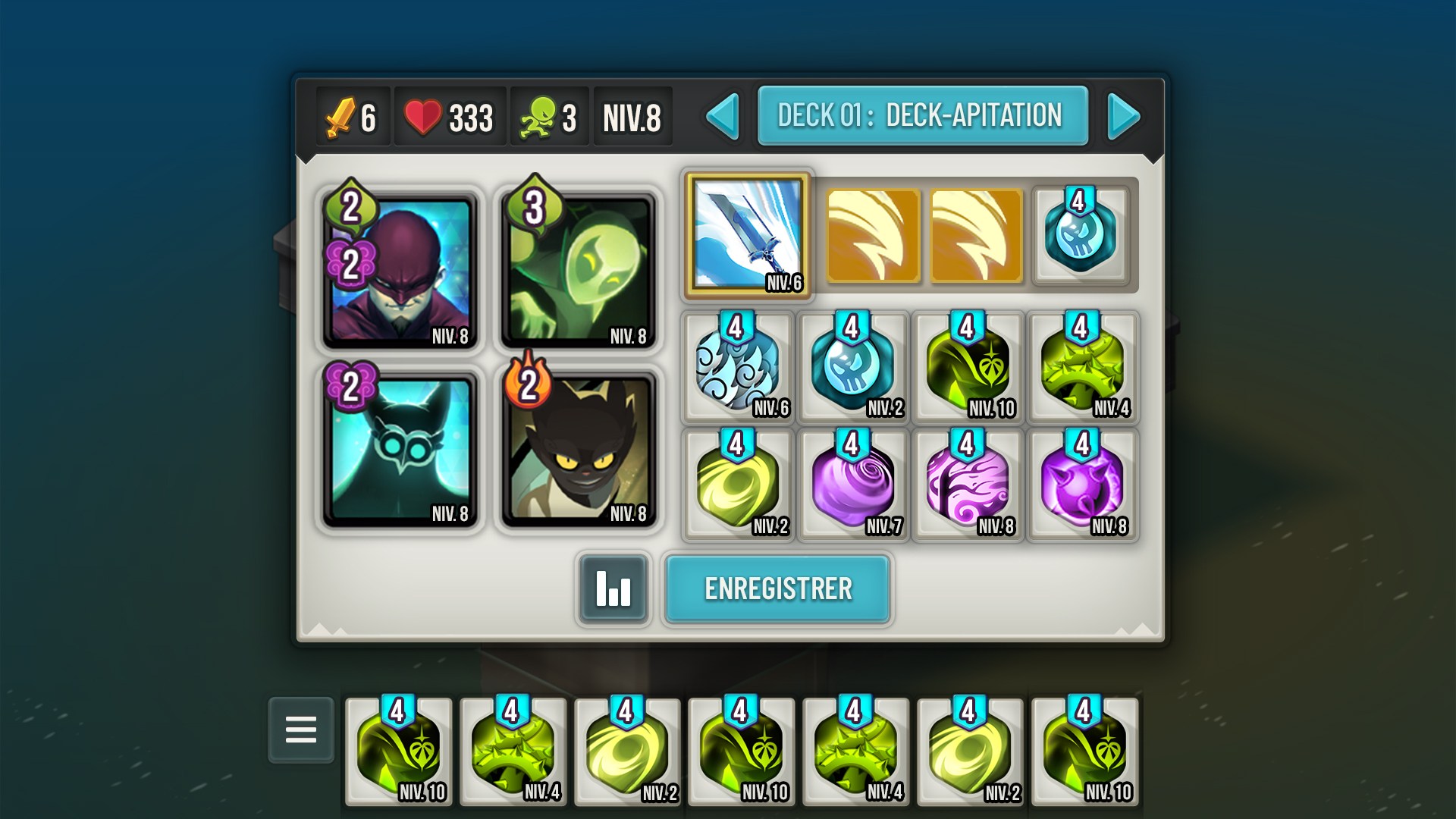Go to the next deck with right arrow
Image resolution: width=1456 pixels, height=819 pixels.
1123,116
